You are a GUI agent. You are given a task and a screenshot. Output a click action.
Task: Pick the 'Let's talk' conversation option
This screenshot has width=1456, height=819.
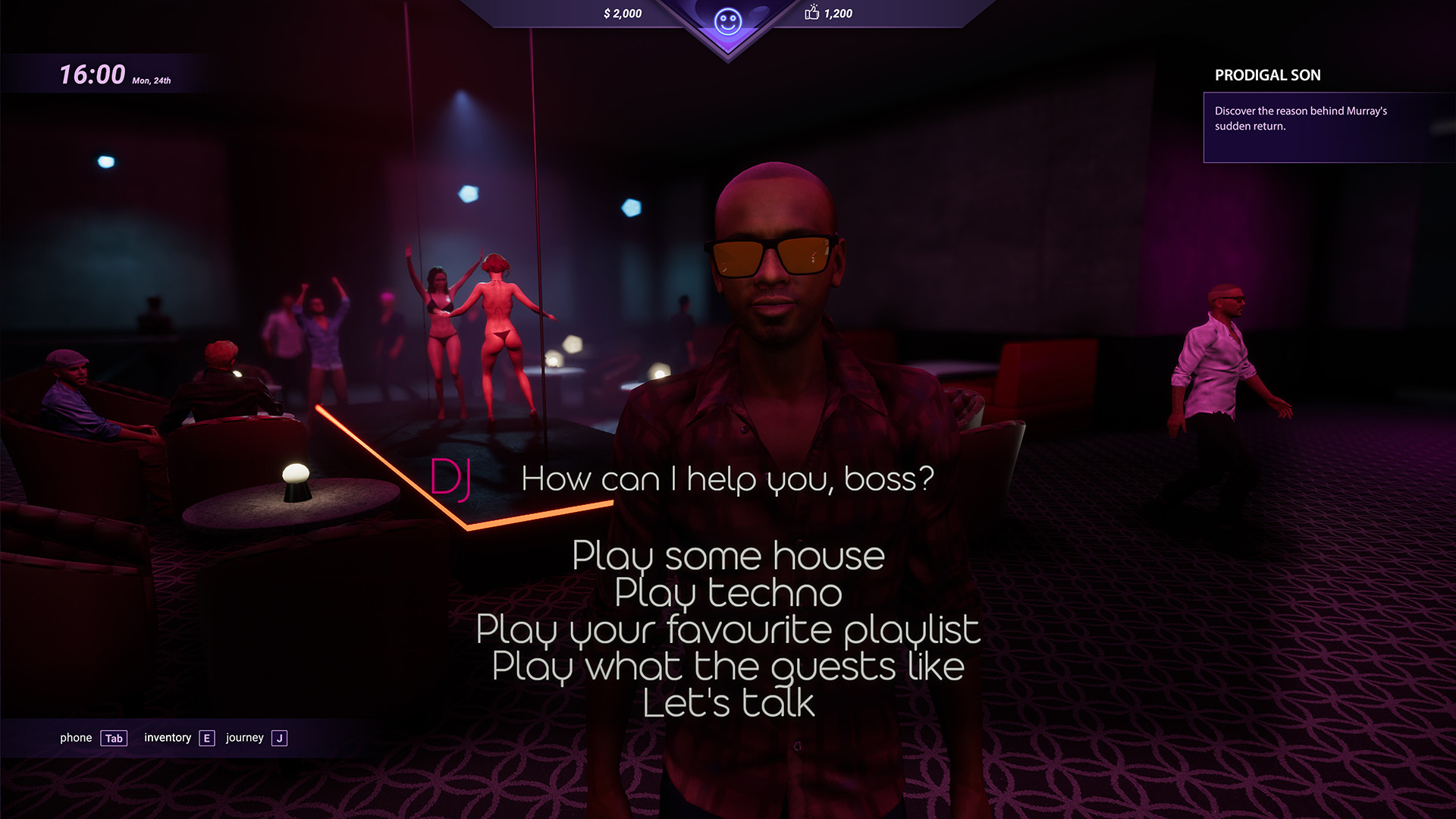tap(728, 701)
